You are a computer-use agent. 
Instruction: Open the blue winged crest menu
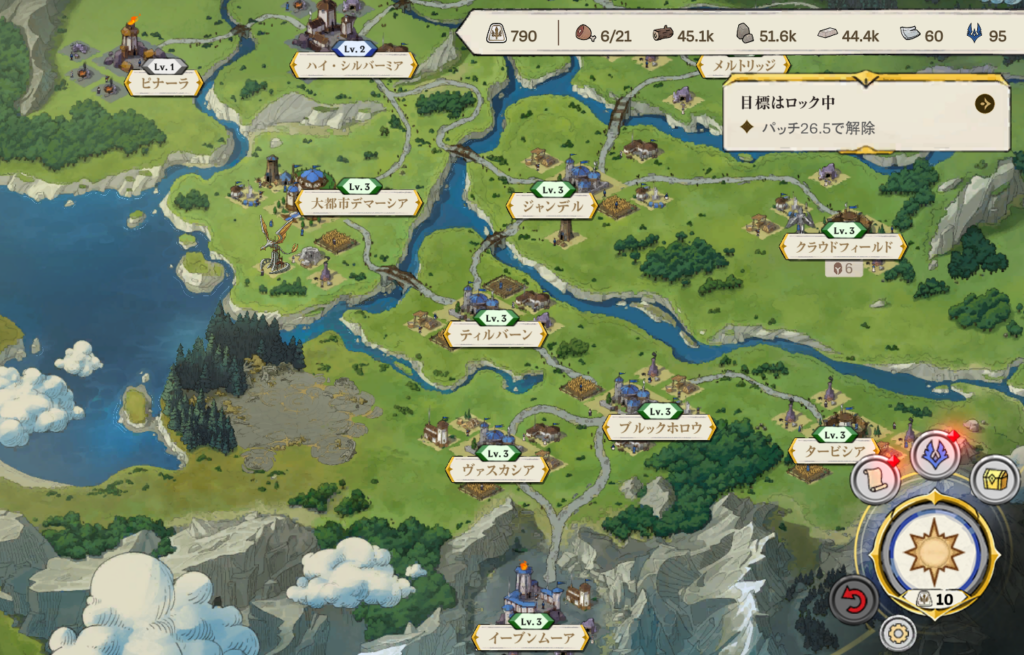[x=935, y=455]
